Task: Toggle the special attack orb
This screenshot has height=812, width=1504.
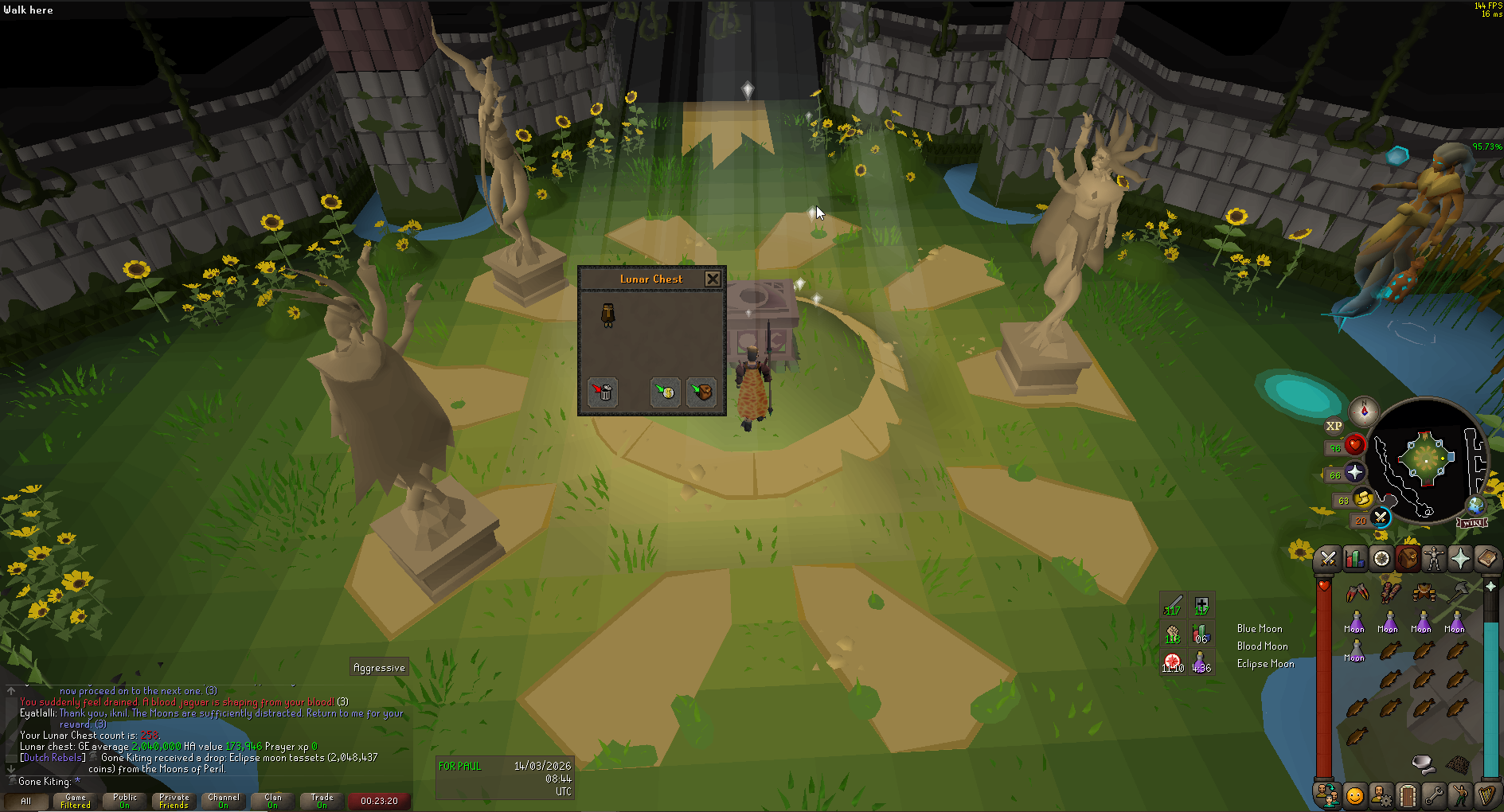Action: [1380, 517]
